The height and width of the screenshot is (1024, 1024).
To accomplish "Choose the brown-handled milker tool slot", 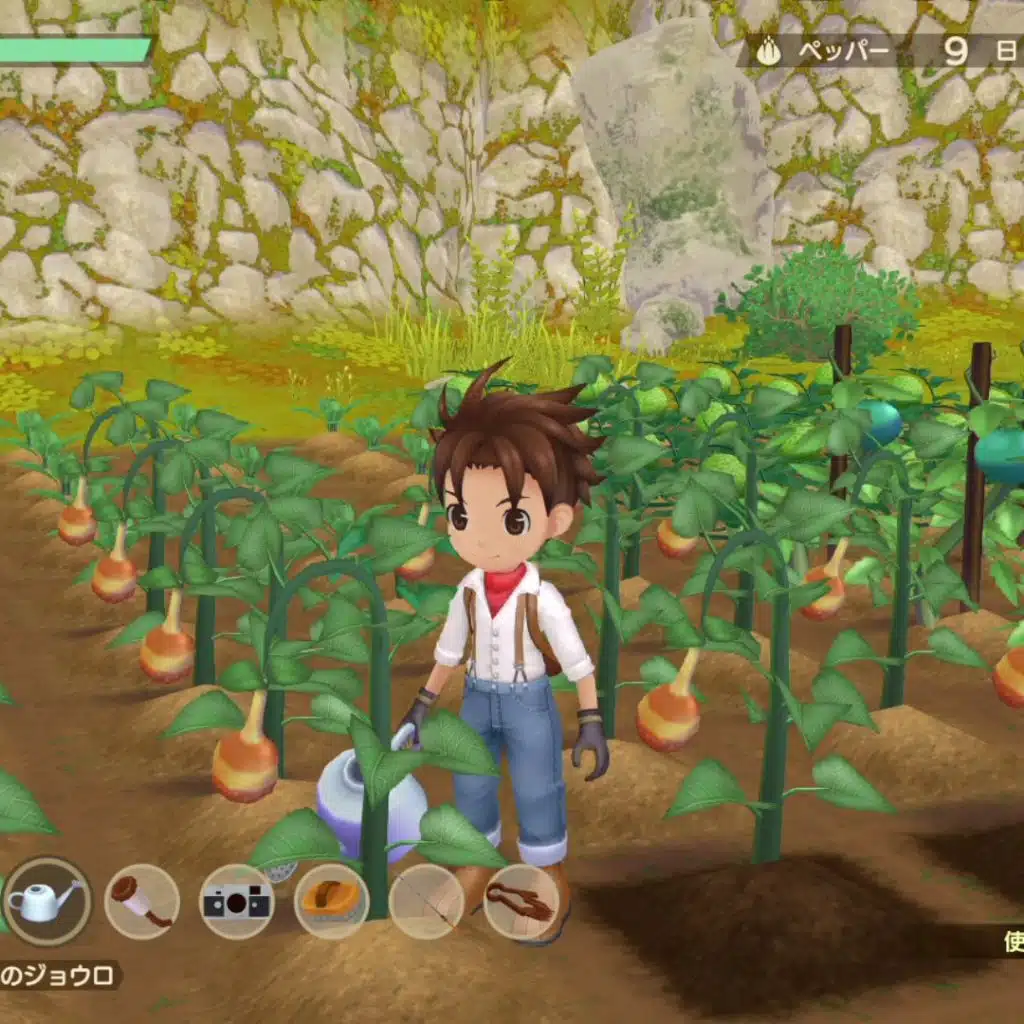I will [142, 901].
